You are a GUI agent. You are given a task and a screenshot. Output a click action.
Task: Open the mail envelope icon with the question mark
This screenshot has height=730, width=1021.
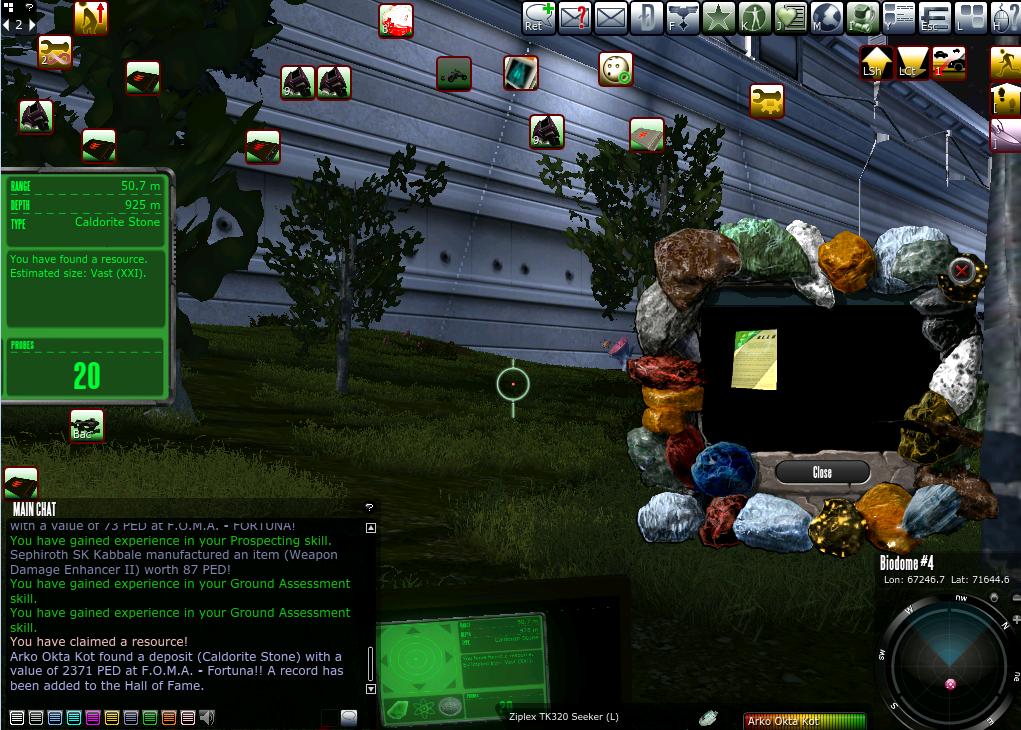(x=573, y=18)
